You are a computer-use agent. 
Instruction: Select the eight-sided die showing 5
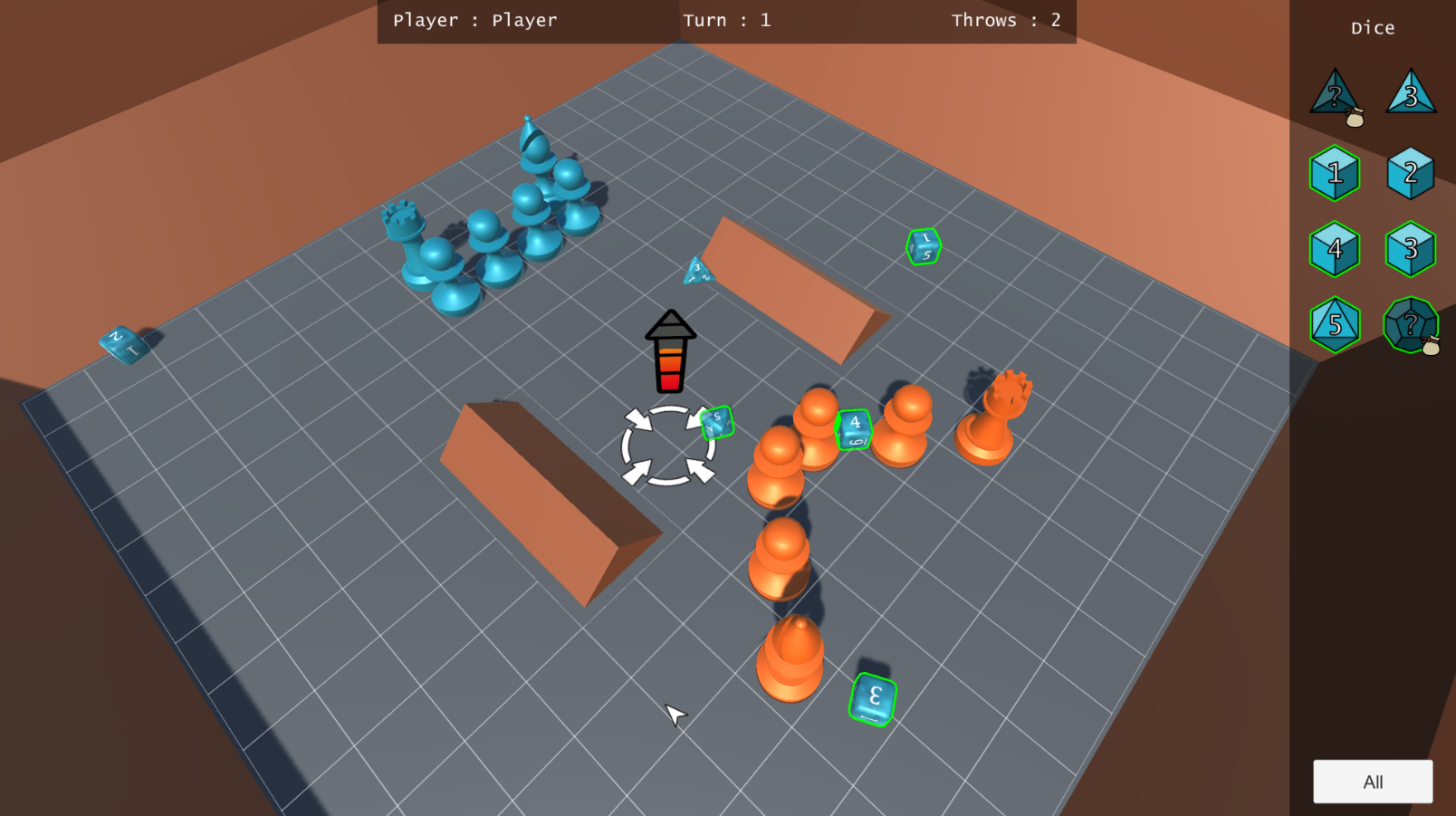pyautogui.click(x=1335, y=324)
